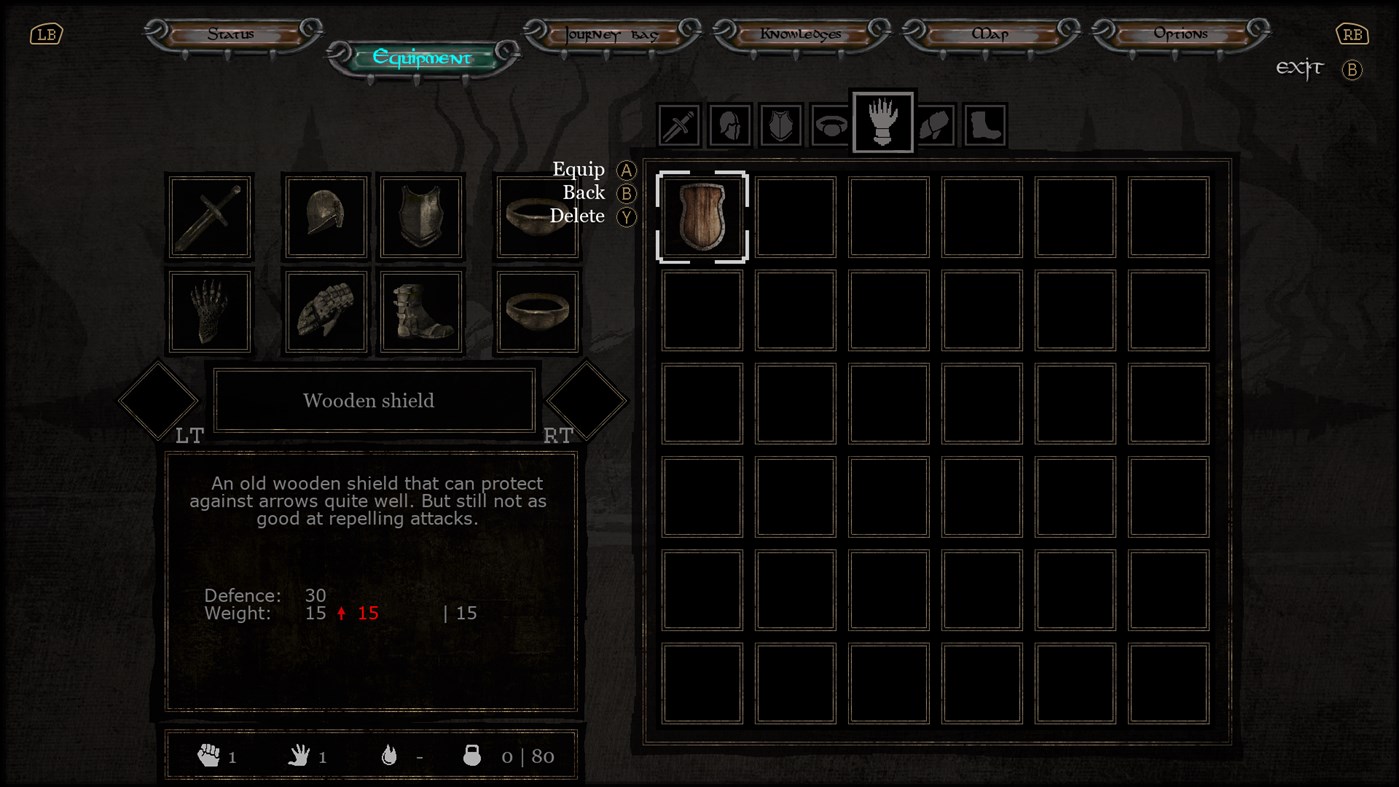
Task: Switch to the chest armor category
Action: pyautogui.click(x=781, y=124)
